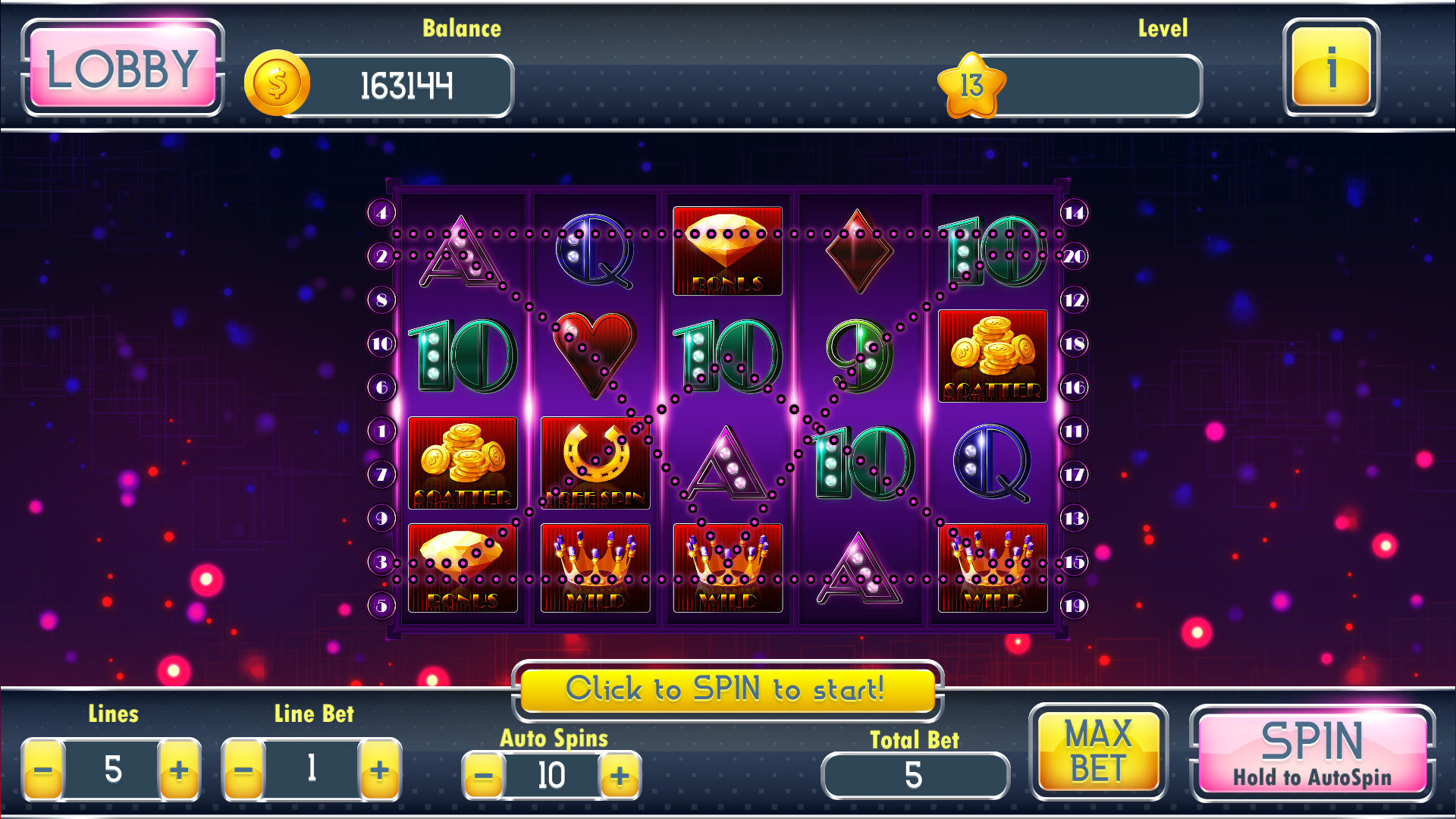1456x819 pixels.
Task: Select payline number 4 badge
Action: pos(381,215)
